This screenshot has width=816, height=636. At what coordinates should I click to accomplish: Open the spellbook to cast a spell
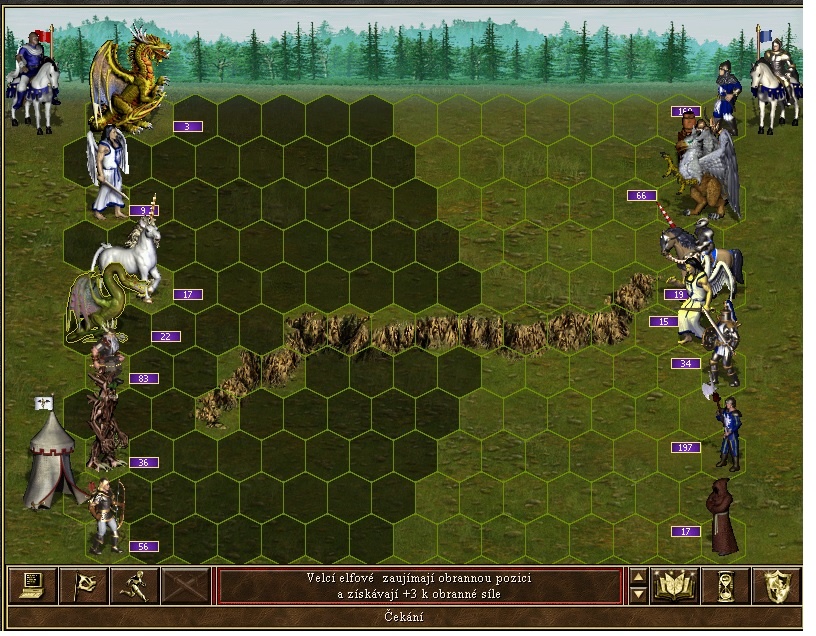pyautogui.click(x=675, y=585)
